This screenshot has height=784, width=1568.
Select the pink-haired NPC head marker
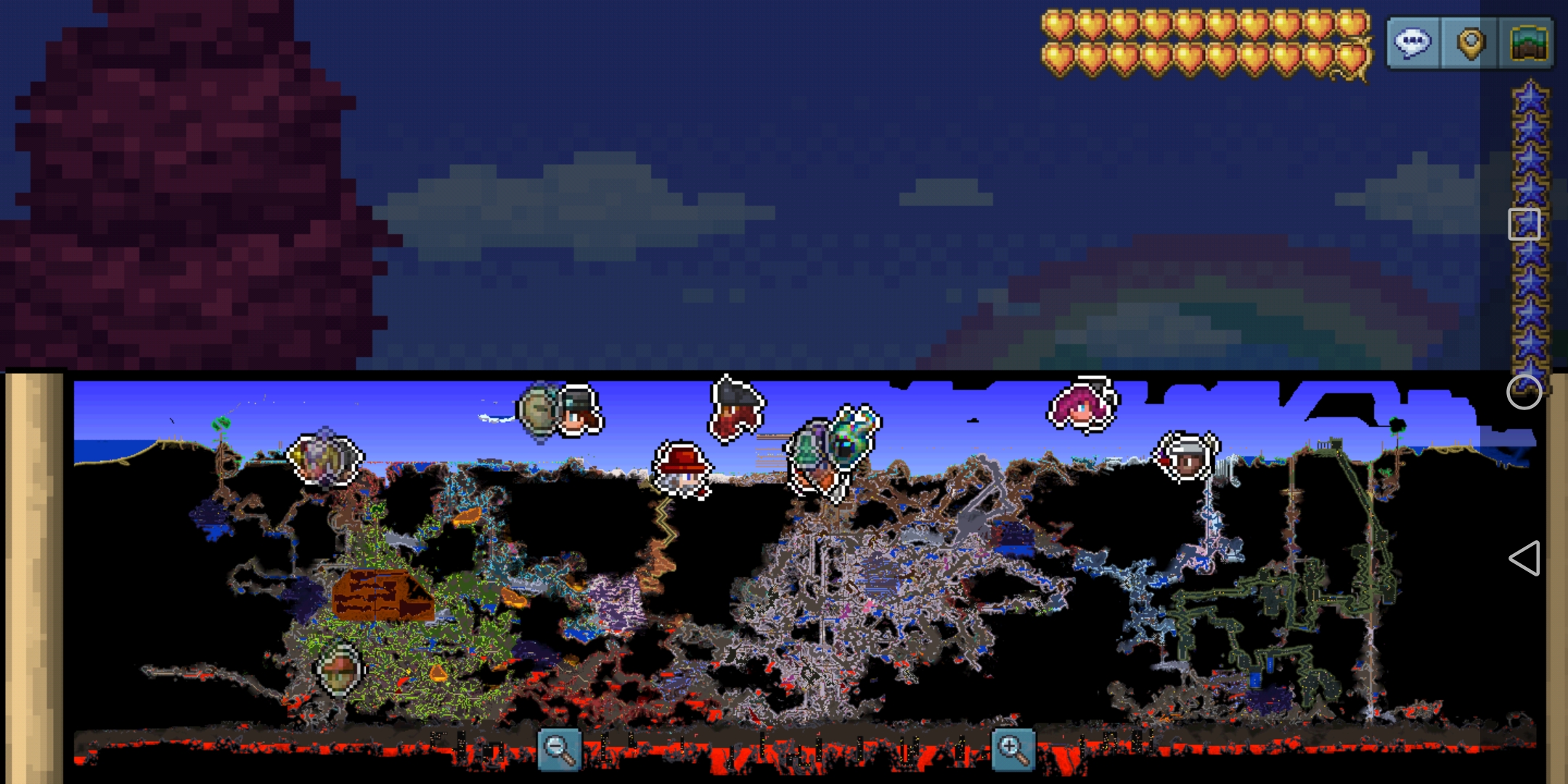tap(1082, 405)
